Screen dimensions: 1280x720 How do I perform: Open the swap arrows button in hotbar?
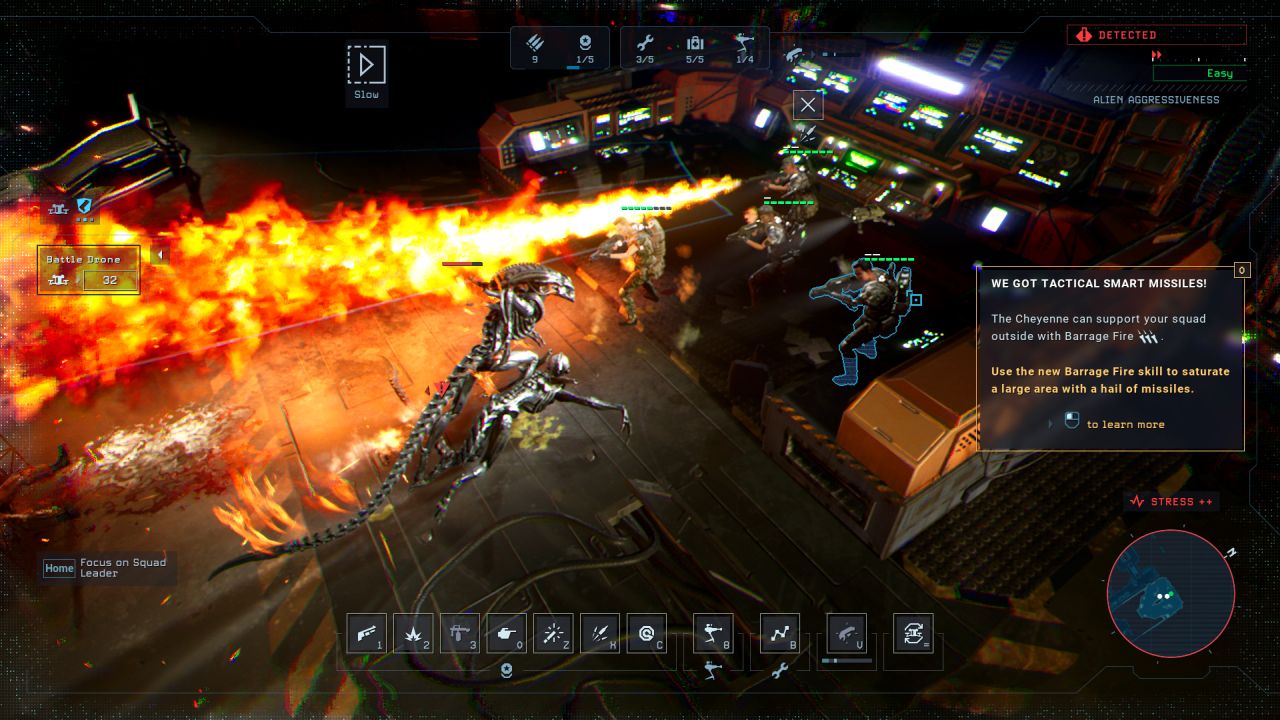point(913,633)
